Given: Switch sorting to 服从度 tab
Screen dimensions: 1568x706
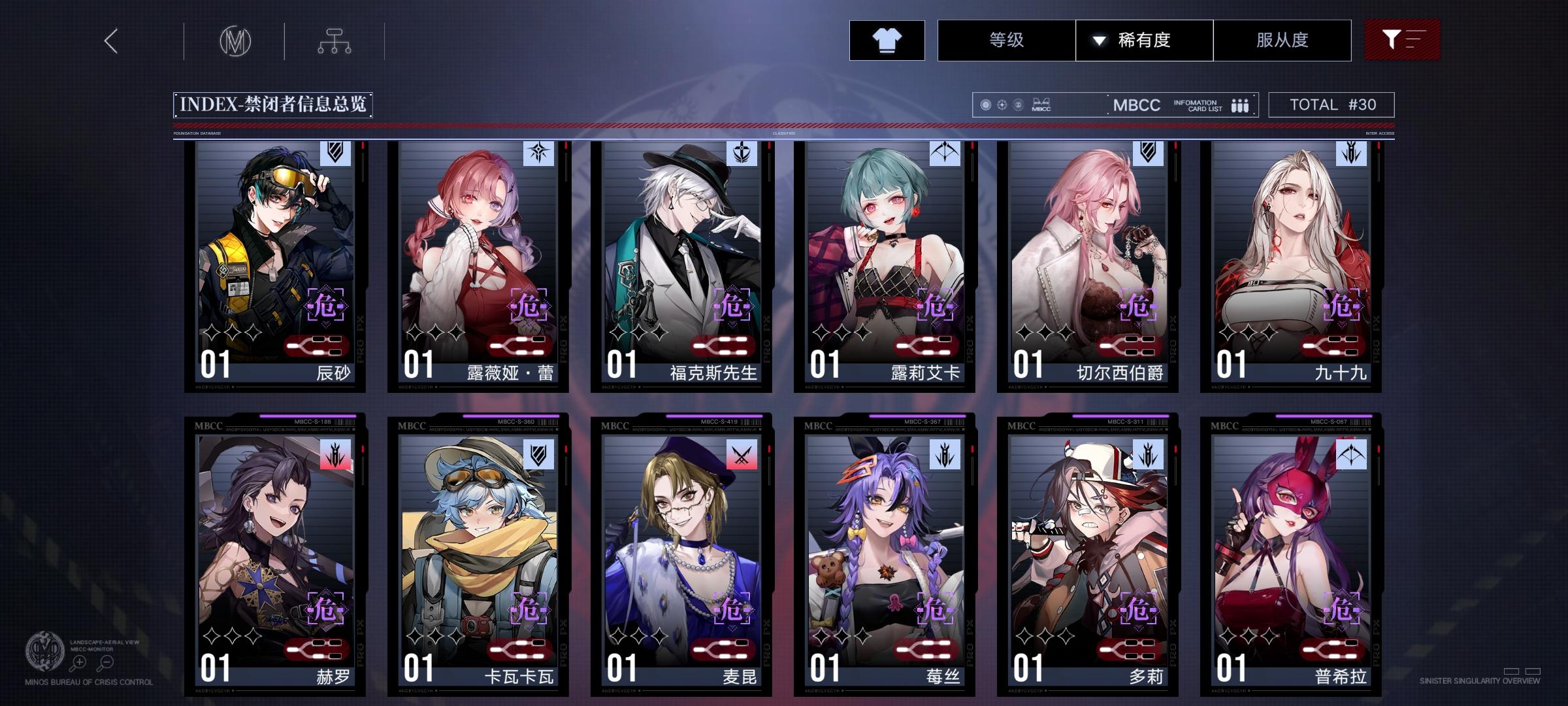Looking at the screenshot, I should (1282, 40).
